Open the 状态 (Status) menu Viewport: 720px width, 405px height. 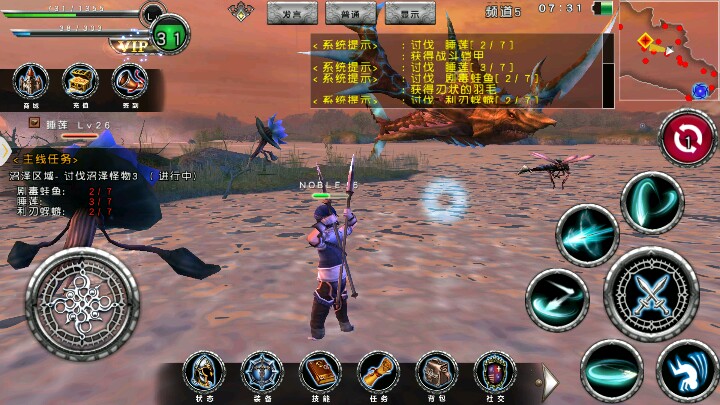(204, 372)
